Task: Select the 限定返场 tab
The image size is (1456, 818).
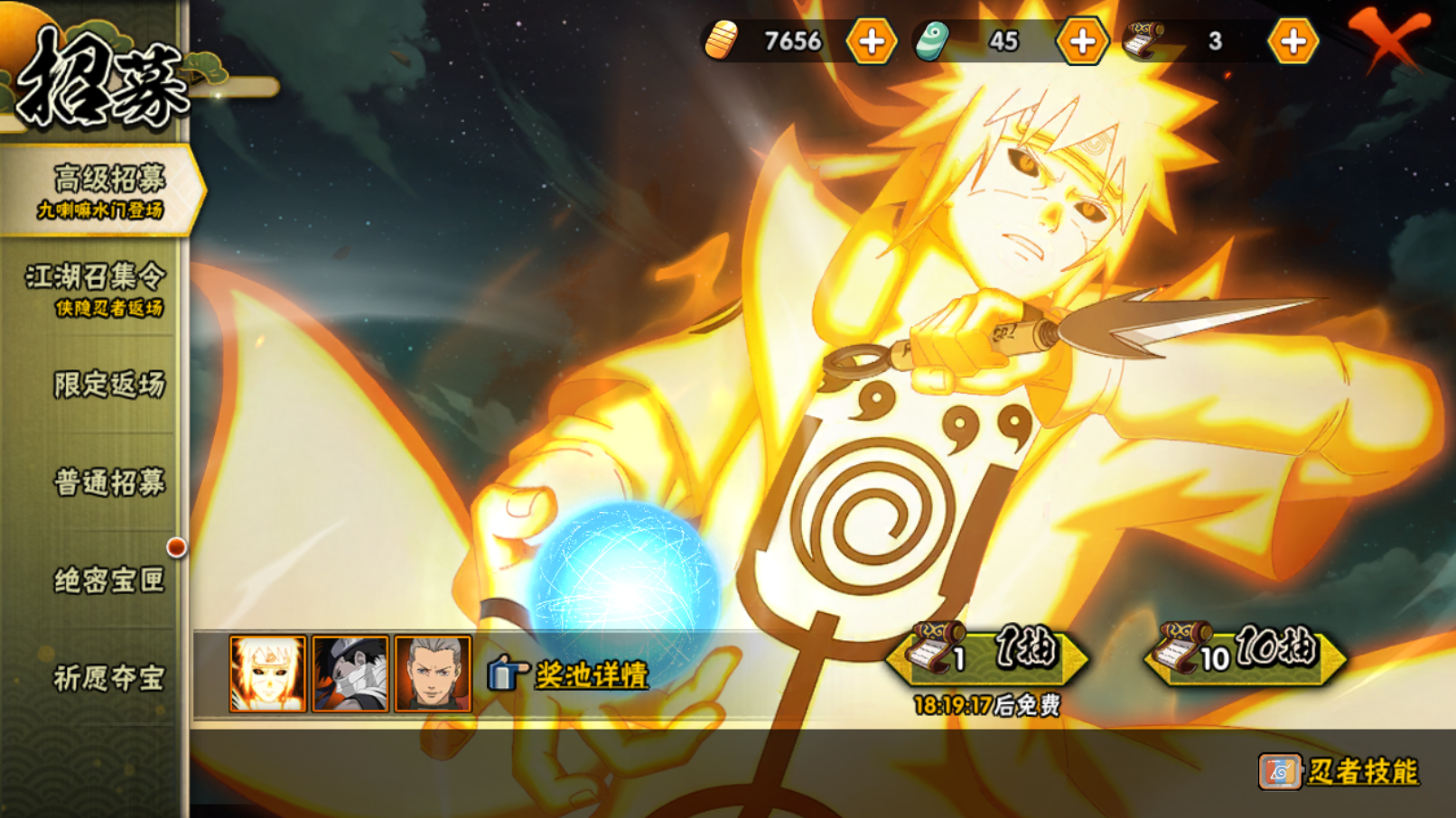Action: (108, 385)
